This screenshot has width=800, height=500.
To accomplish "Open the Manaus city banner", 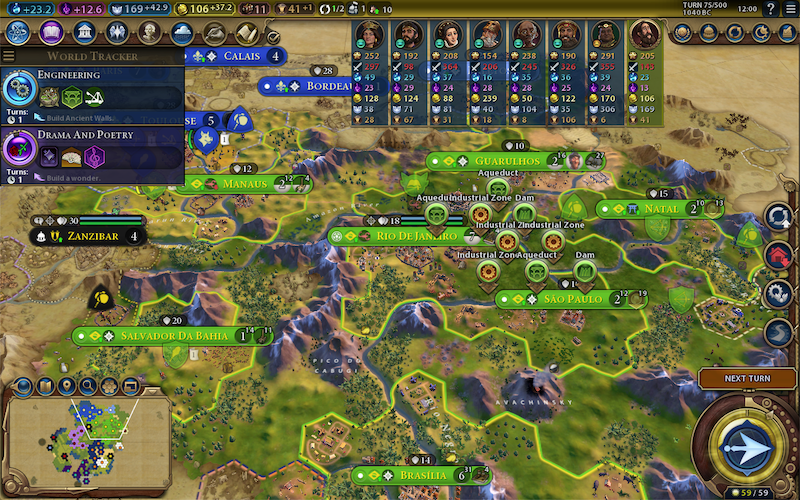I will 245,185.
